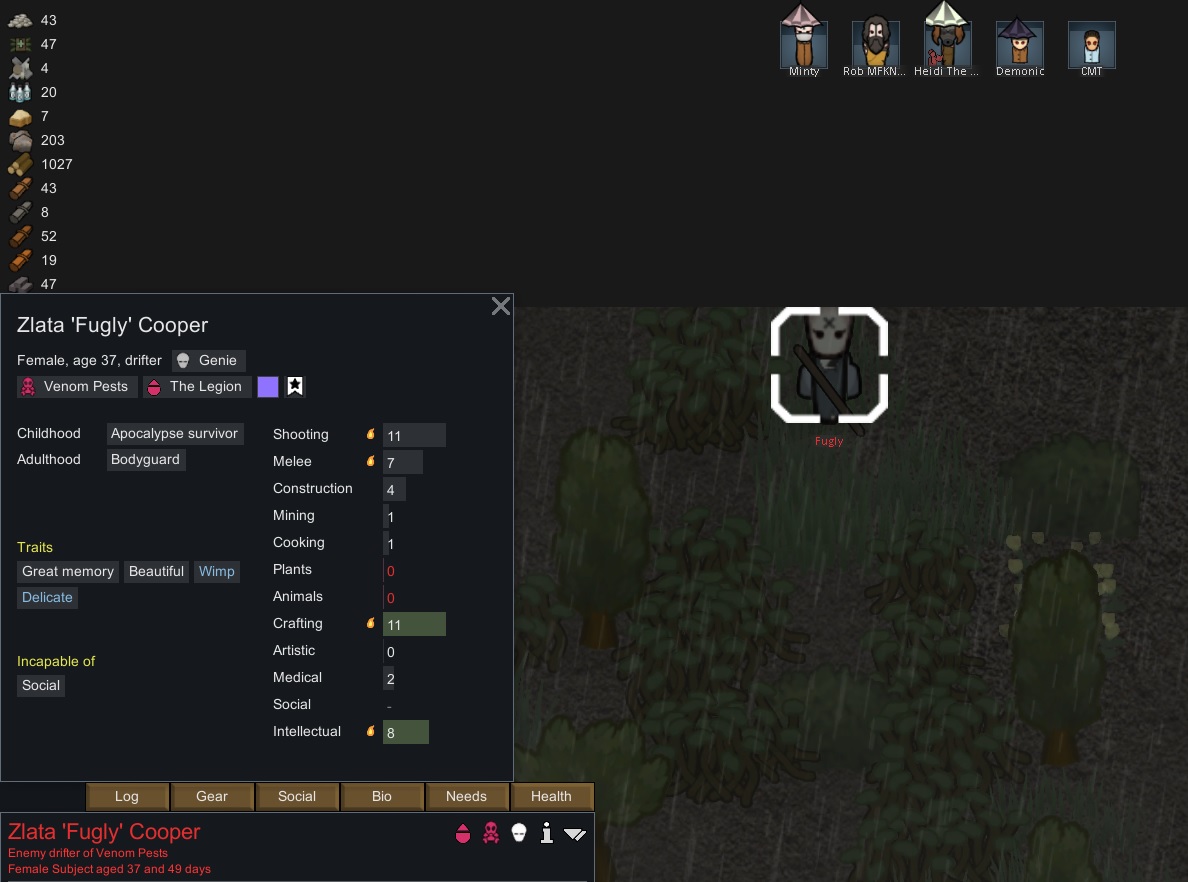Click the purple favorite color swatch
Image resolution: width=1188 pixels, height=882 pixels.
[x=267, y=386]
